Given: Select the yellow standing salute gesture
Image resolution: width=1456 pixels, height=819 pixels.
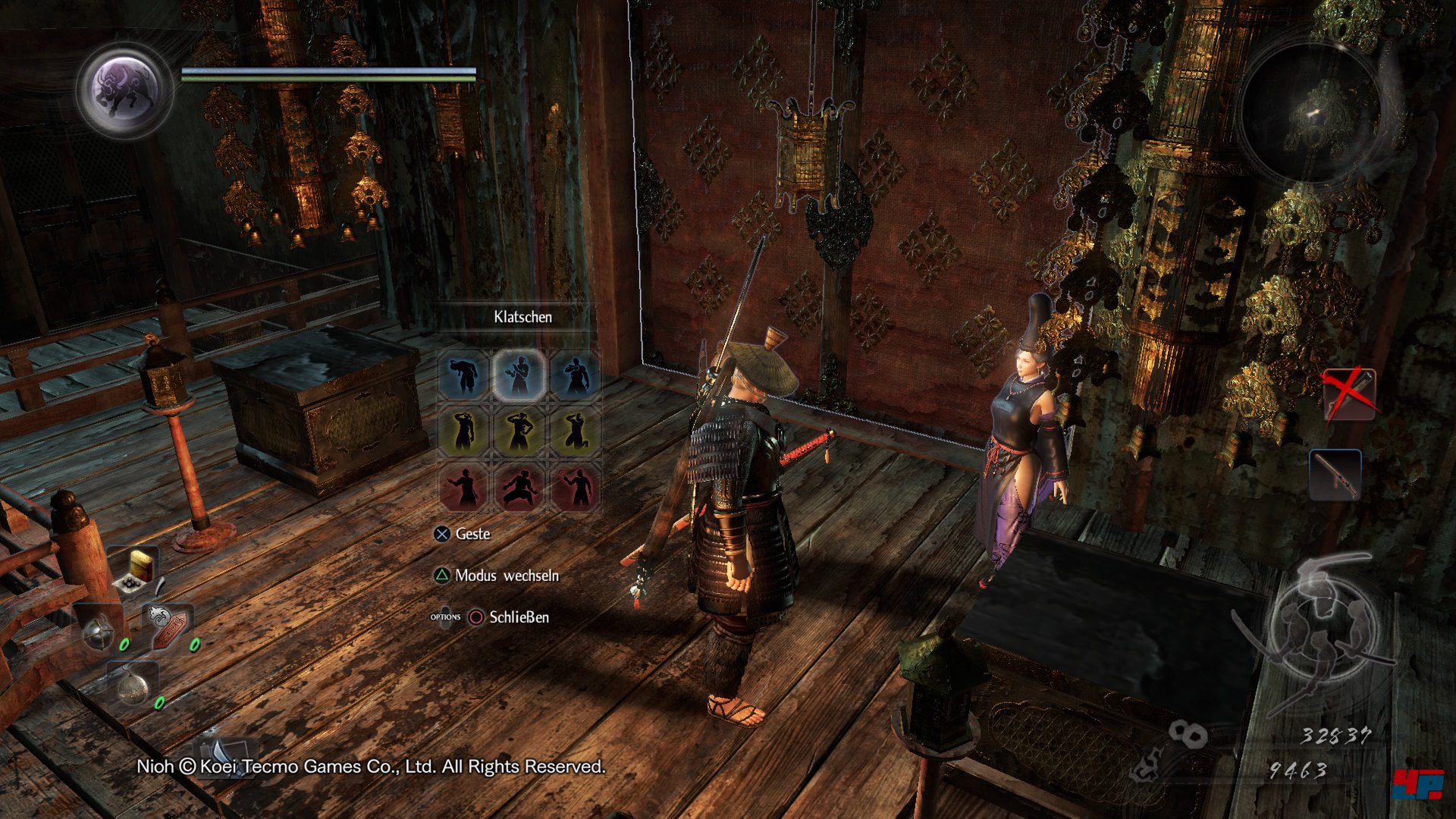Looking at the screenshot, I should click(x=463, y=431).
